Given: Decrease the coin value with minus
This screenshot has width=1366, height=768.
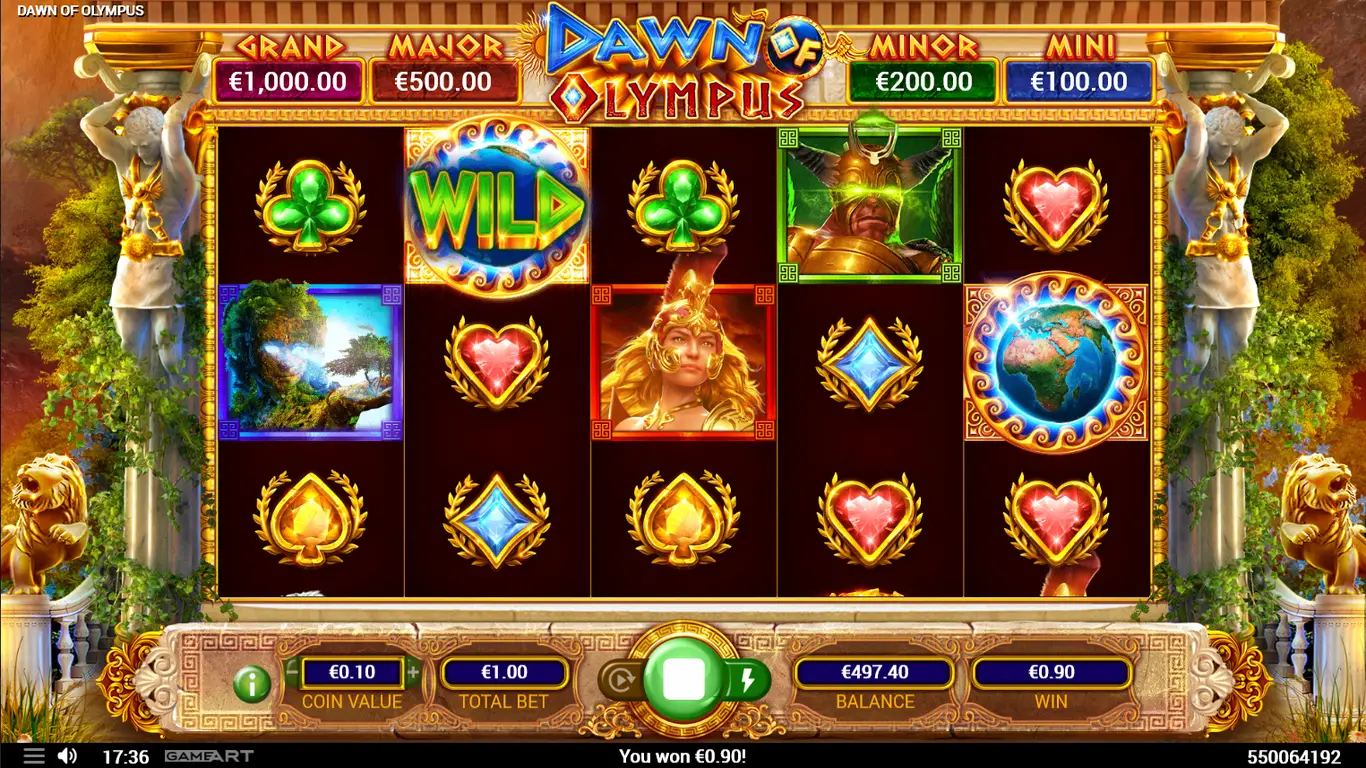Looking at the screenshot, I should tap(292, 672).
